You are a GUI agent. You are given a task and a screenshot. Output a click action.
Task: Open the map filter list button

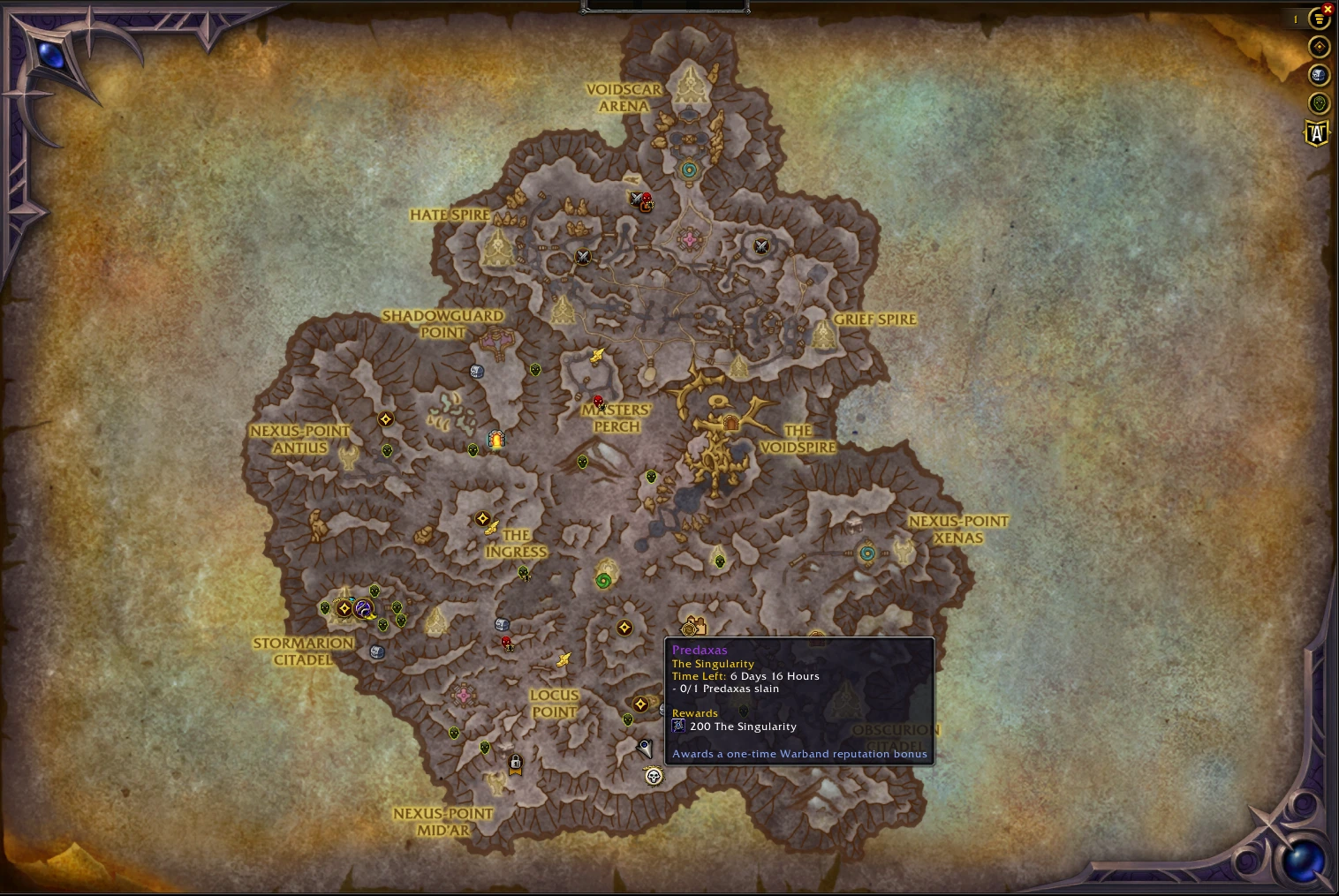[1319, 19]
